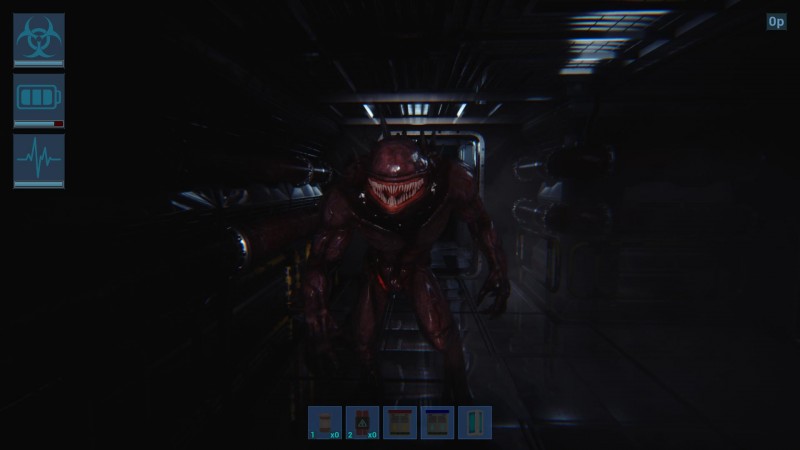Pick the blue-topped container slot
The width and height of the screenshot is (800, 450).
coord(437,422)
